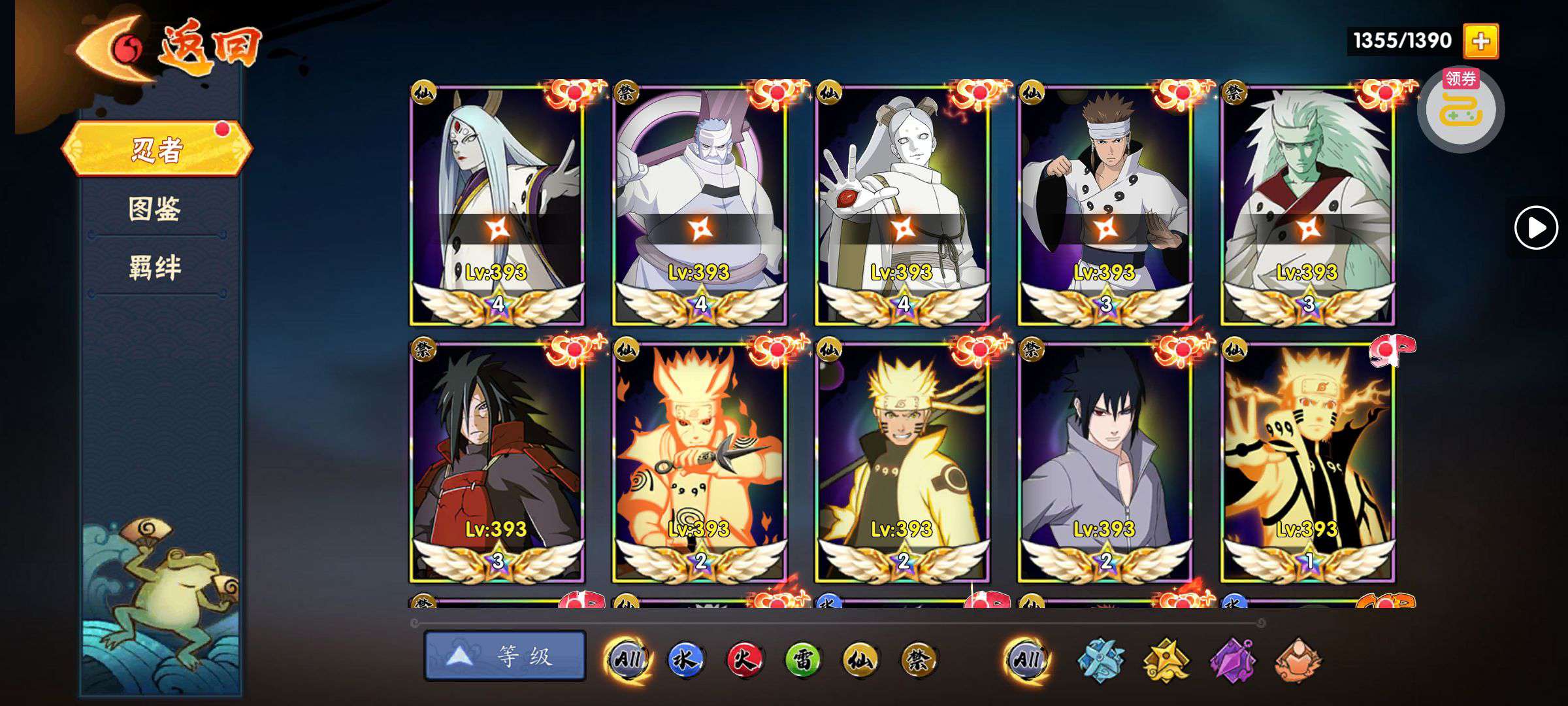The width and height of the screenshot is (1568, 706).
Task: Open the 领券 coupon icon
Action: pyautogui.click(x=1460, y=109)
